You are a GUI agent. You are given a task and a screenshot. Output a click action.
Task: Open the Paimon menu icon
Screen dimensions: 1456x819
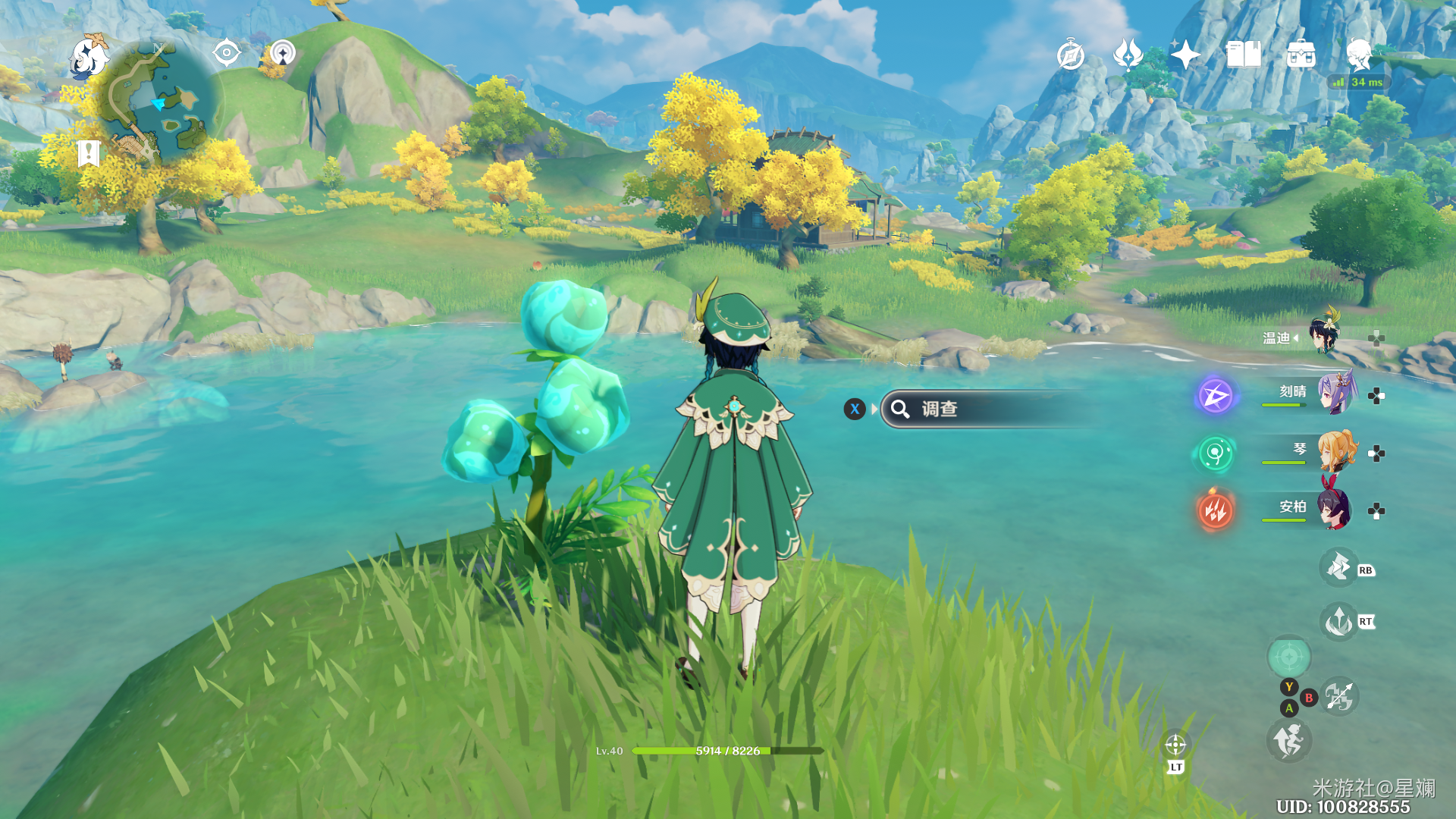coord(89,58)
